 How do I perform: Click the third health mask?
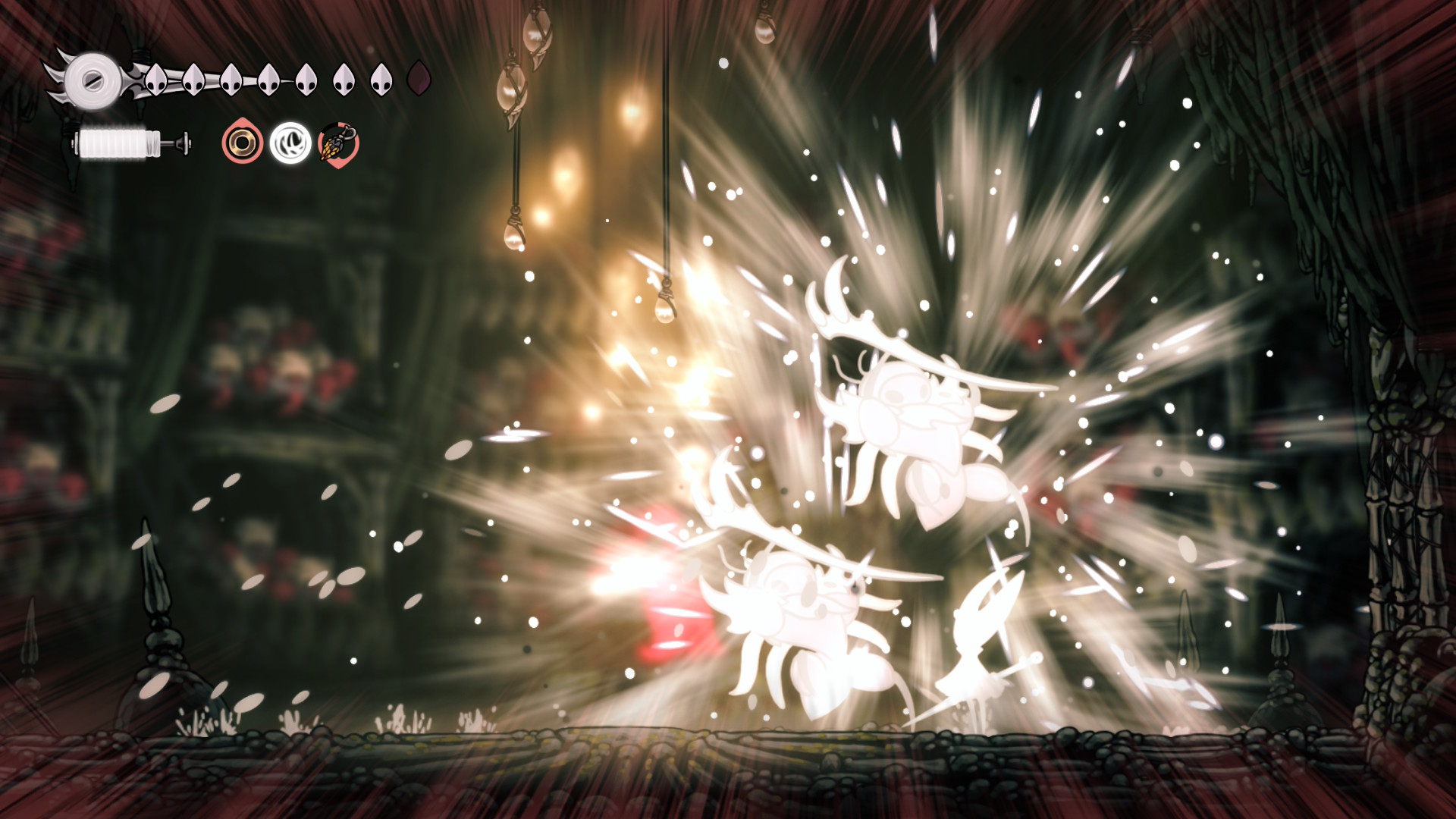[231, 77]
